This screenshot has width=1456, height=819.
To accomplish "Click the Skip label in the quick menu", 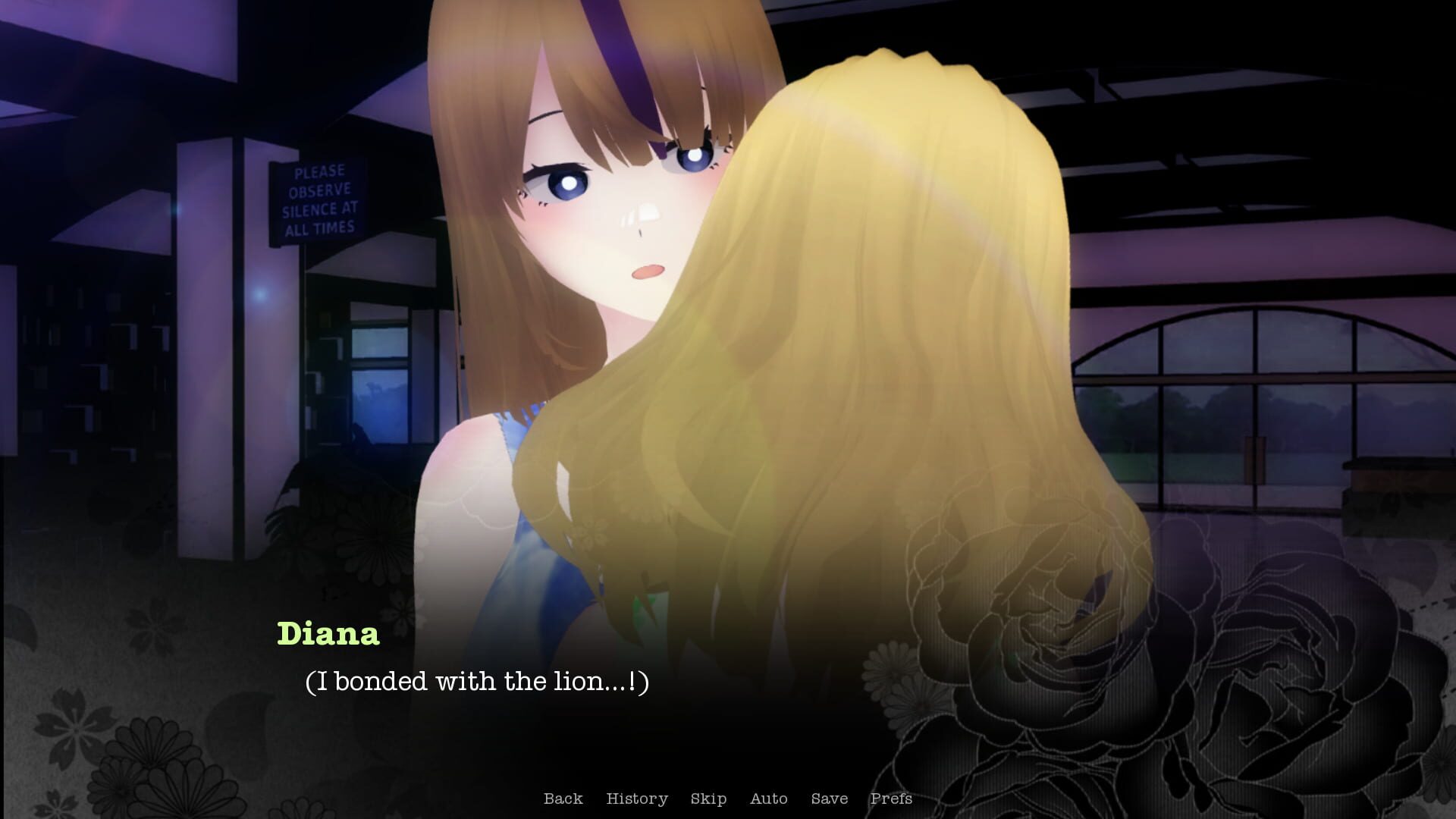I will click(x=708, y=799).
